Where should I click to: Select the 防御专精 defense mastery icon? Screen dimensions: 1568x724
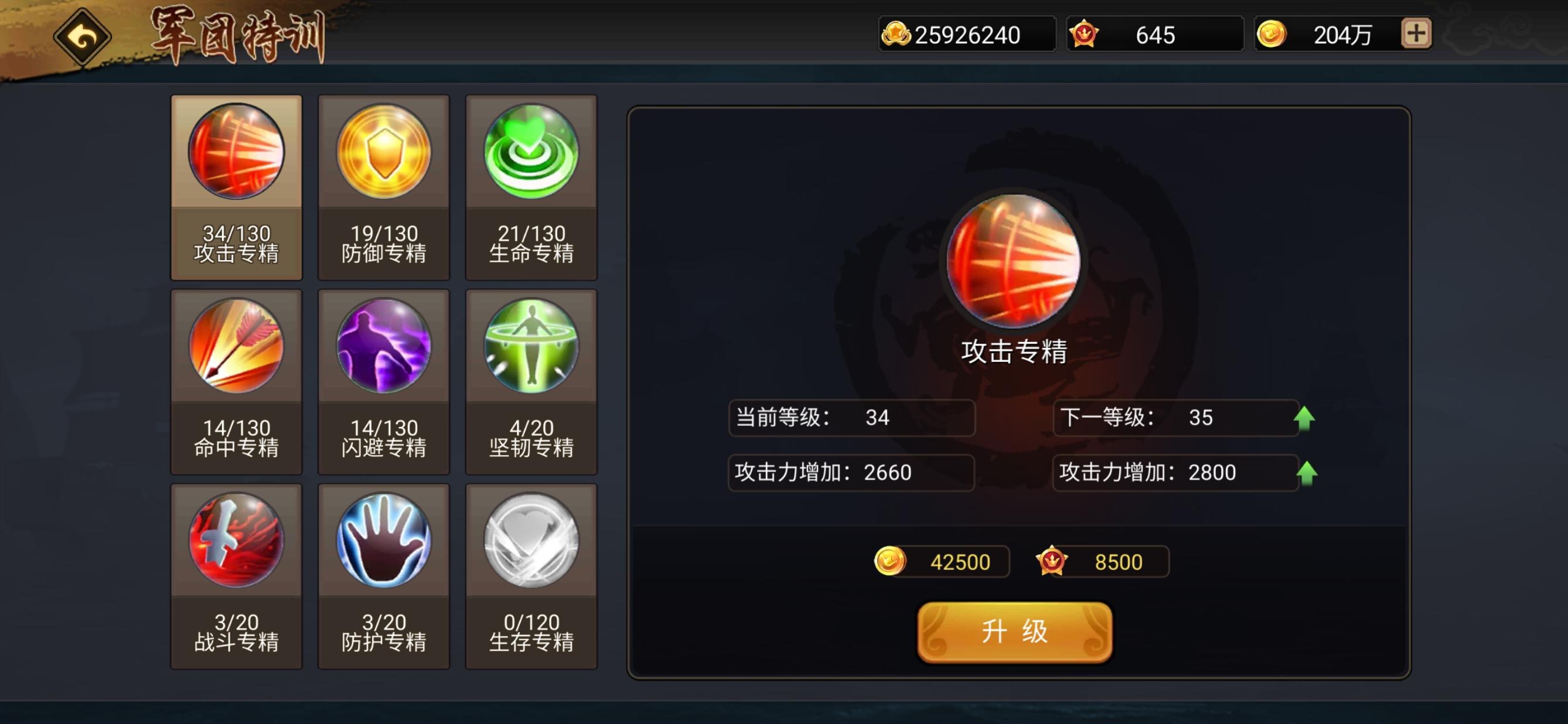[x=383, y=153]
